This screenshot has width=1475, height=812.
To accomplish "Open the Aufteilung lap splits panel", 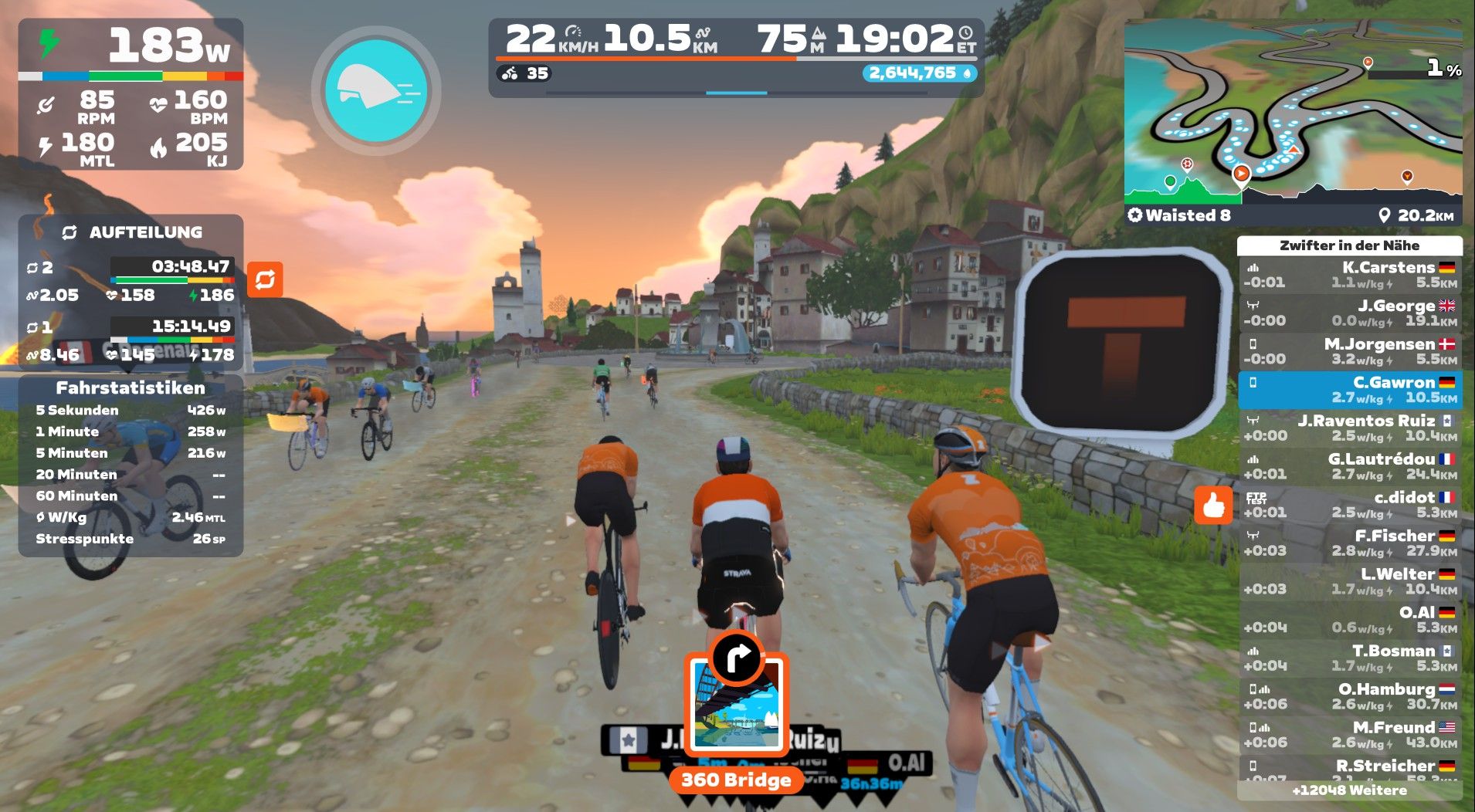I will tap(131, 232).
